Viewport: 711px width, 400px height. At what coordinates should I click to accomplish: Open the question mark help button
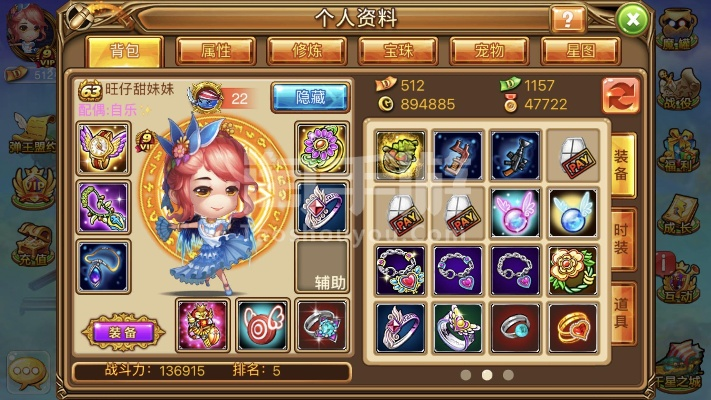pyautogui.click(x=568, y=19)
